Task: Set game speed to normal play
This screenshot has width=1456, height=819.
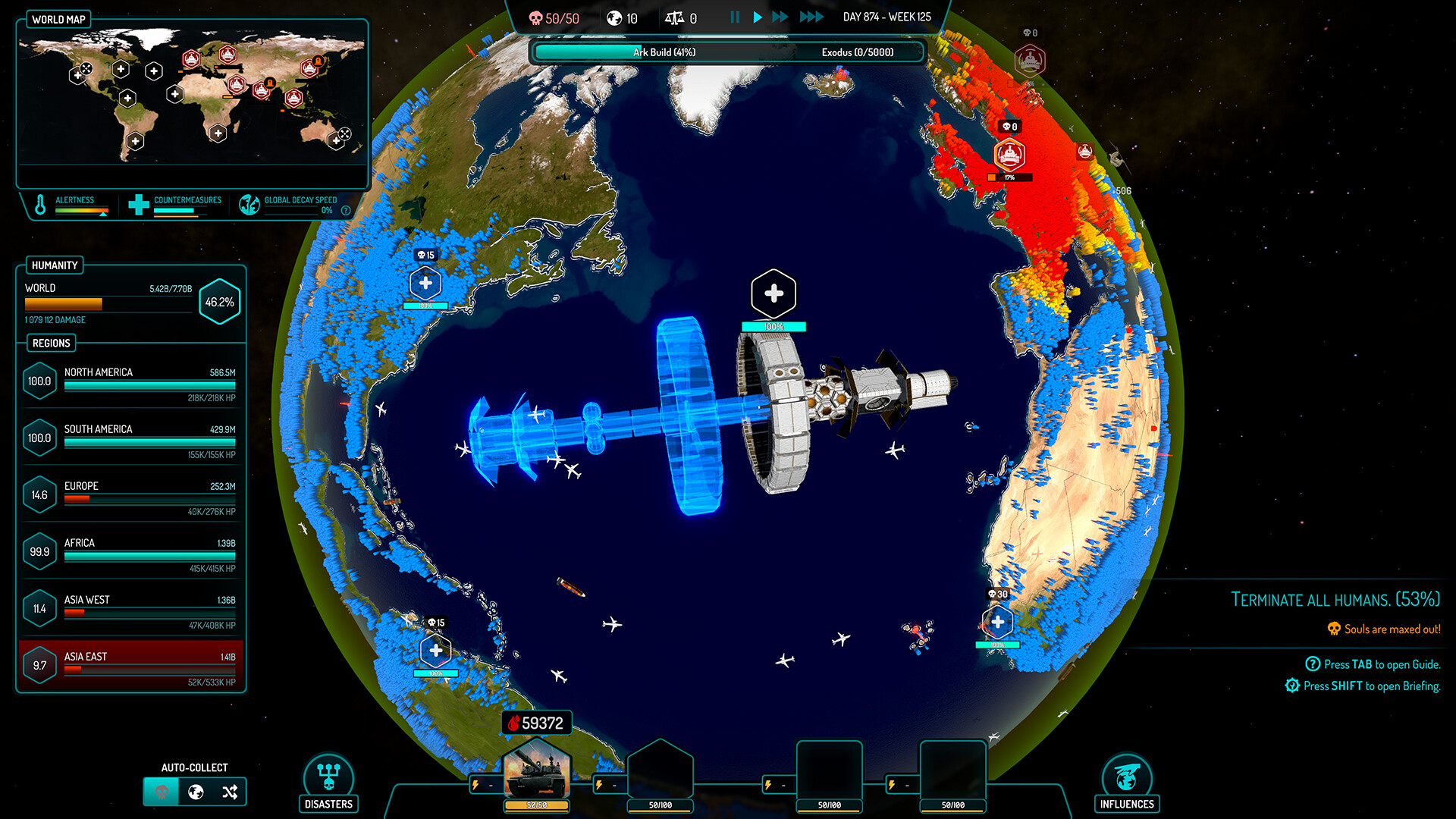Action: click(x=757, y=17)
